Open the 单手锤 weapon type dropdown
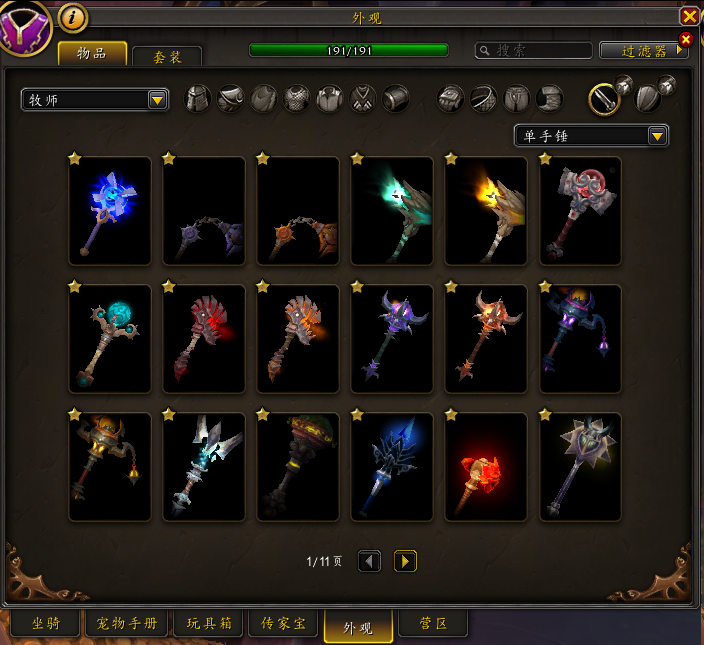This screenshot has height=645, width=704. (x=591, y=135)
